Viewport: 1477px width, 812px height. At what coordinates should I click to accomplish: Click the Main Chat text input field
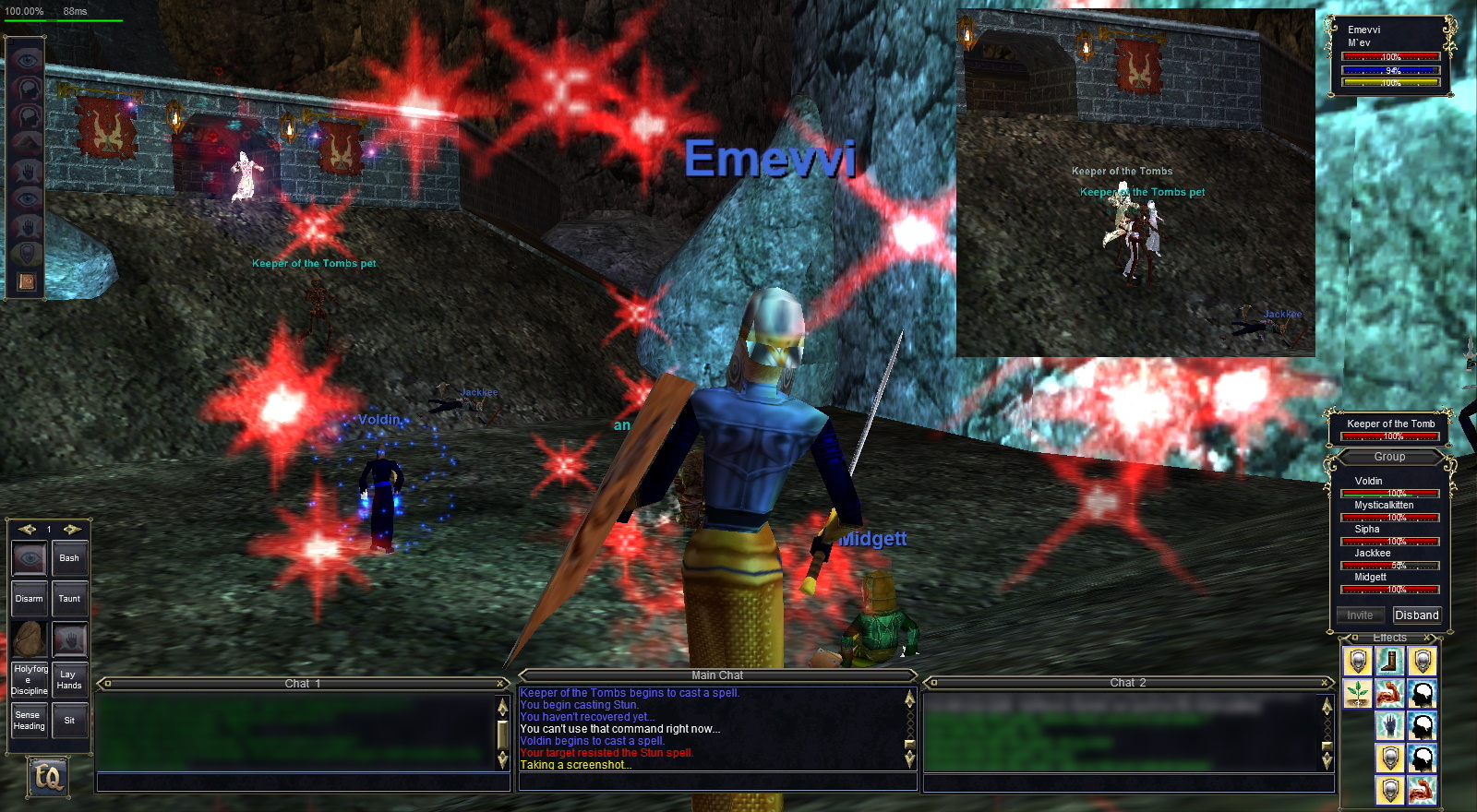(717, 782)
